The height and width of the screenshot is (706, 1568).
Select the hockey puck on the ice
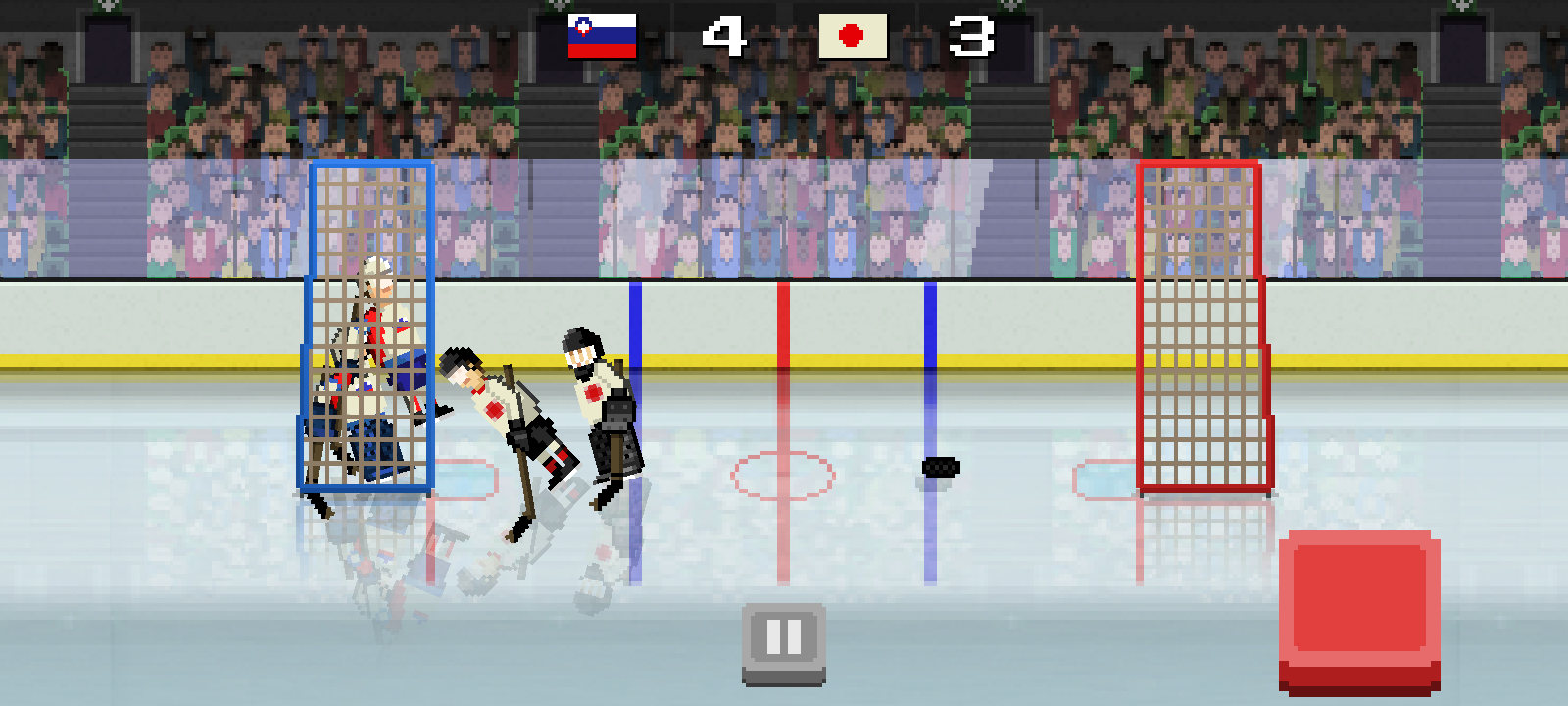(940, 469)
